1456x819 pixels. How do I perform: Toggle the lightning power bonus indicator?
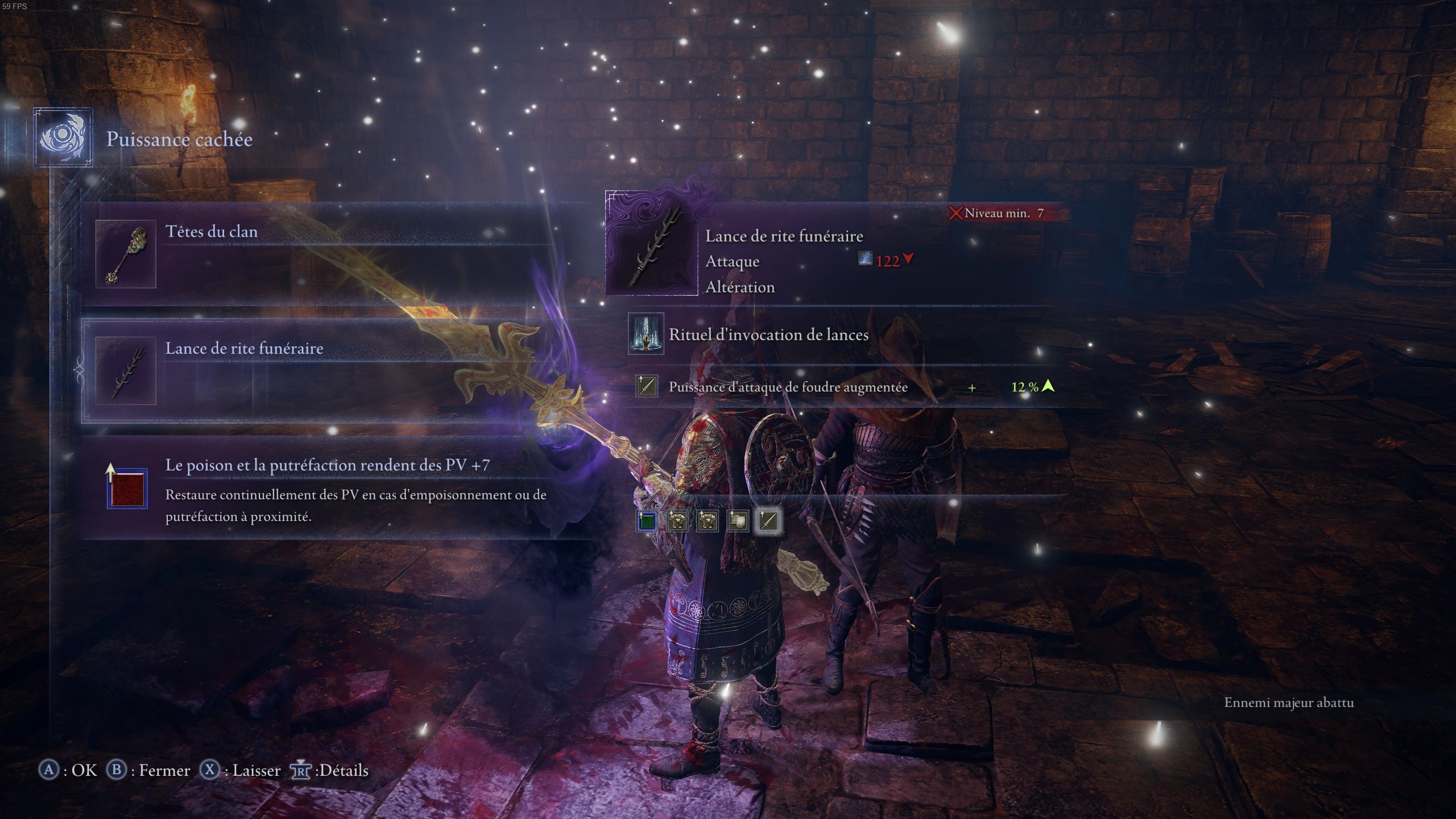click(646, 387)
